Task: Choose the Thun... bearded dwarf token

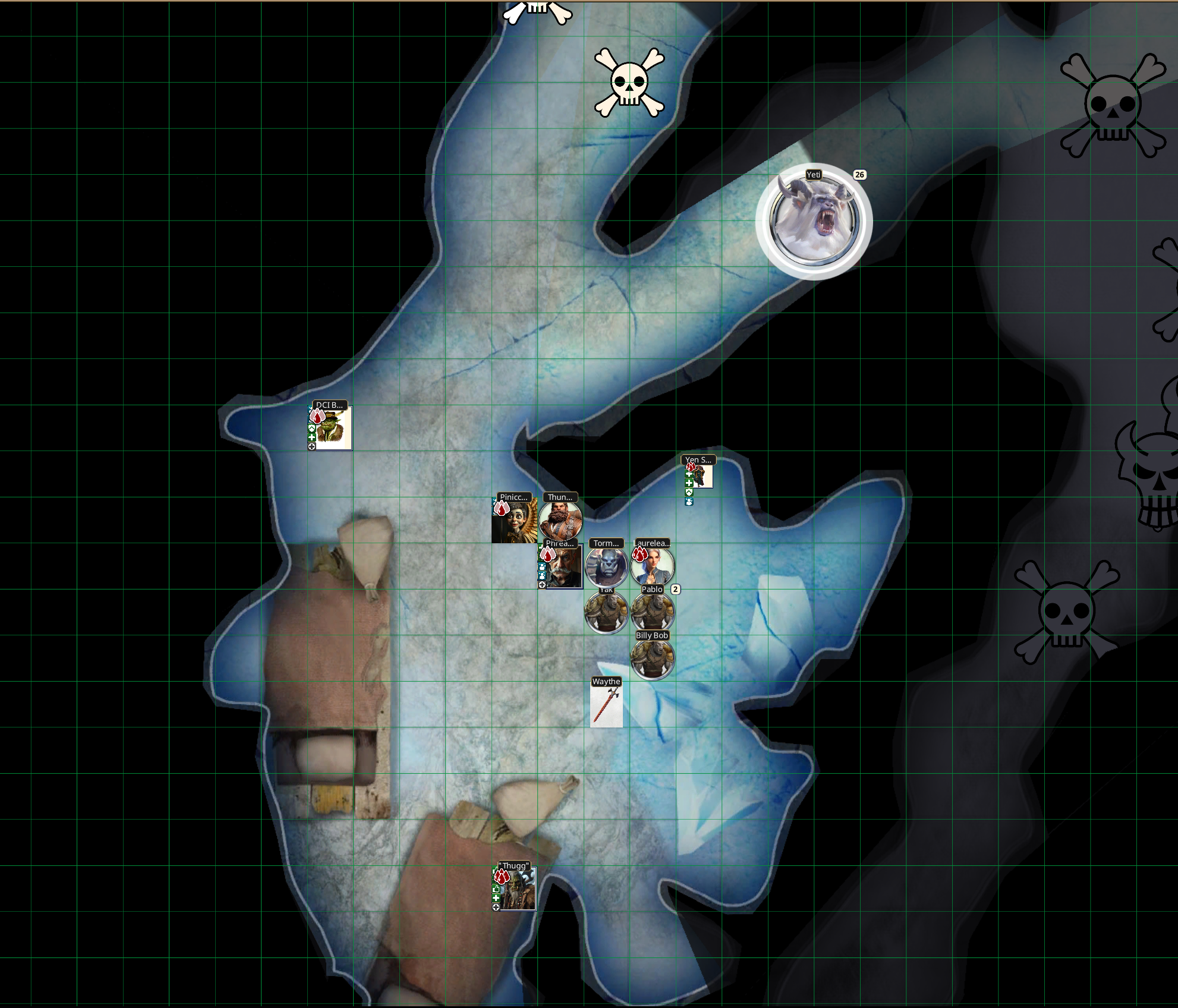Action: click(x=560, y=521)
